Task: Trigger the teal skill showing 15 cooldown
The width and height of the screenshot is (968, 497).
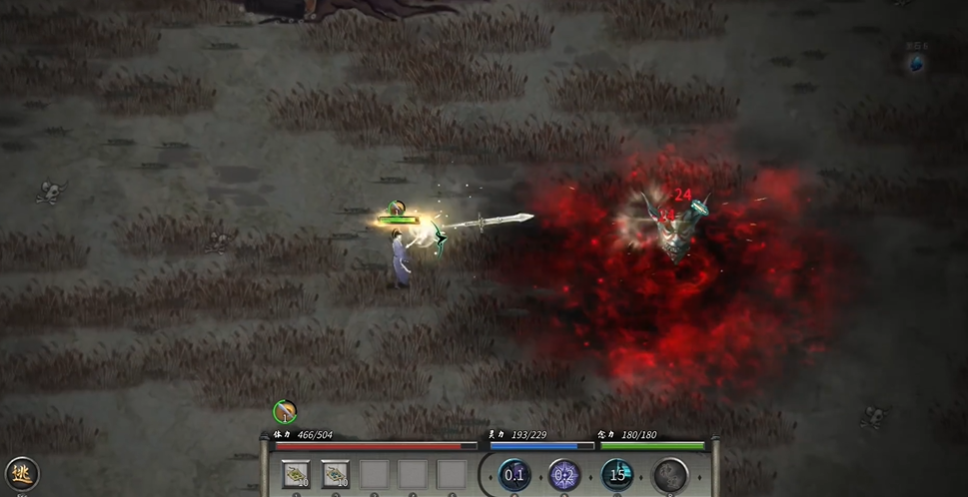Action: pyautogui.click(x=617, y=474)
